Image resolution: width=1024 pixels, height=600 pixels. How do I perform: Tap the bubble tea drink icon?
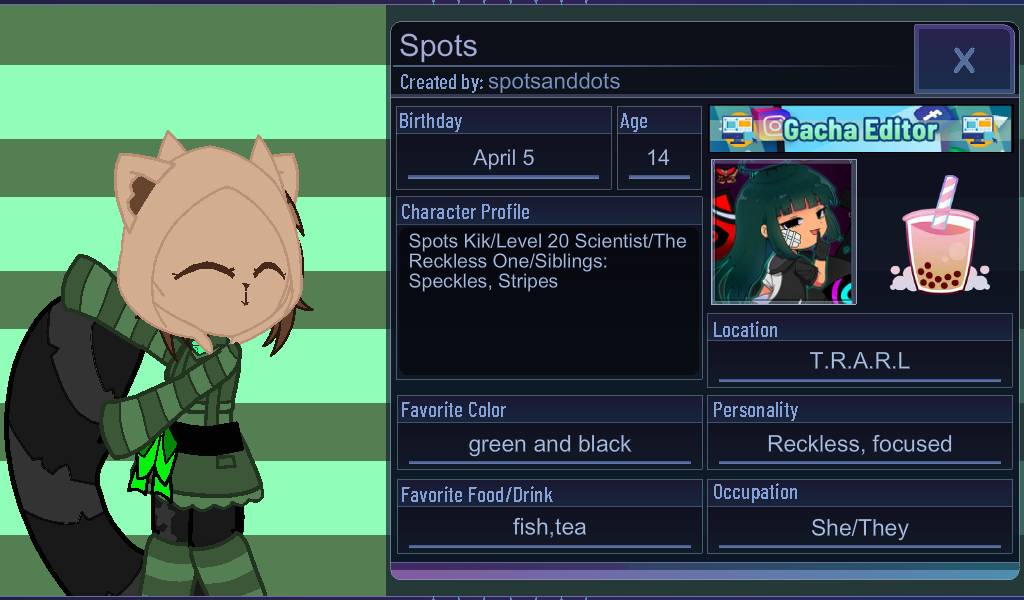(940, 237)
